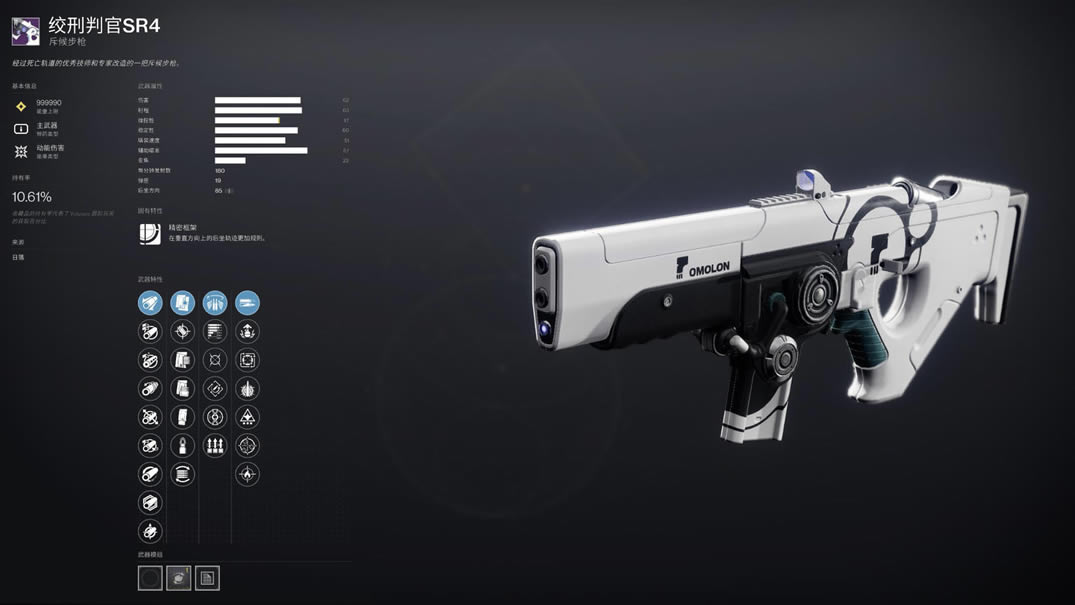Click the weapon thumbnail beside the title
Image resolution: width=1075 pixels, height=605 pixels.
click(x=26, y=31)
